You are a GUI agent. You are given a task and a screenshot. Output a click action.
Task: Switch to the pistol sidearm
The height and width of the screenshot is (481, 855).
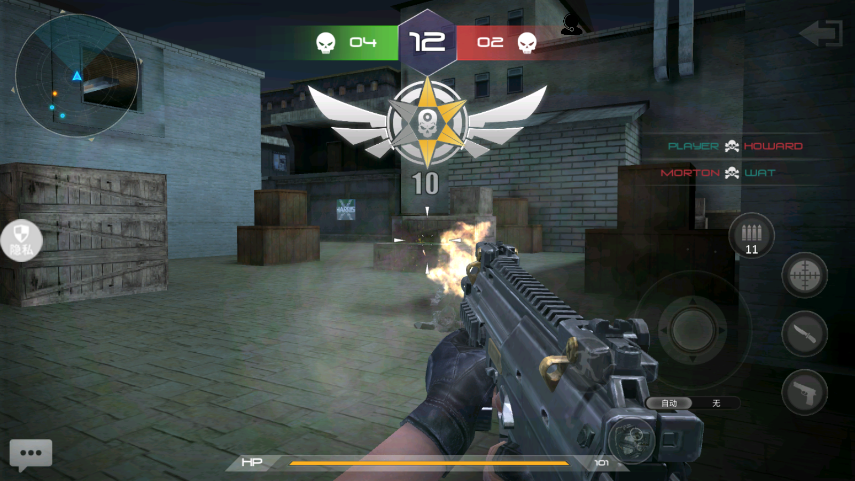click(804, 392)
